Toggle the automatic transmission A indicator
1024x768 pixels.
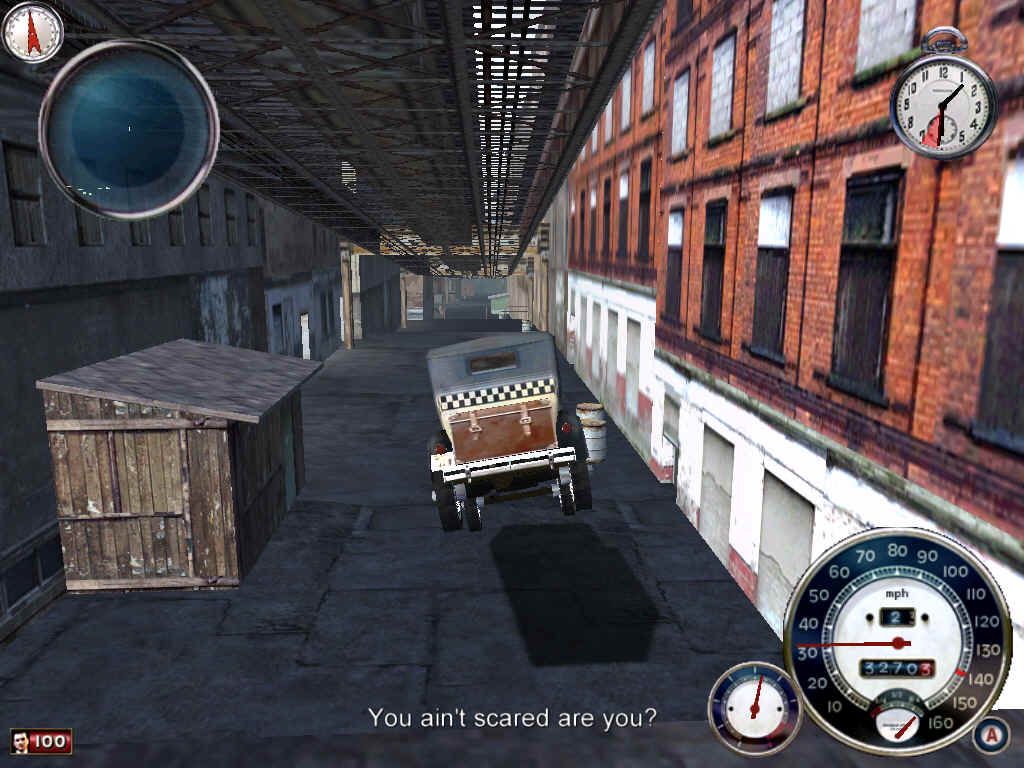point(991,735)
